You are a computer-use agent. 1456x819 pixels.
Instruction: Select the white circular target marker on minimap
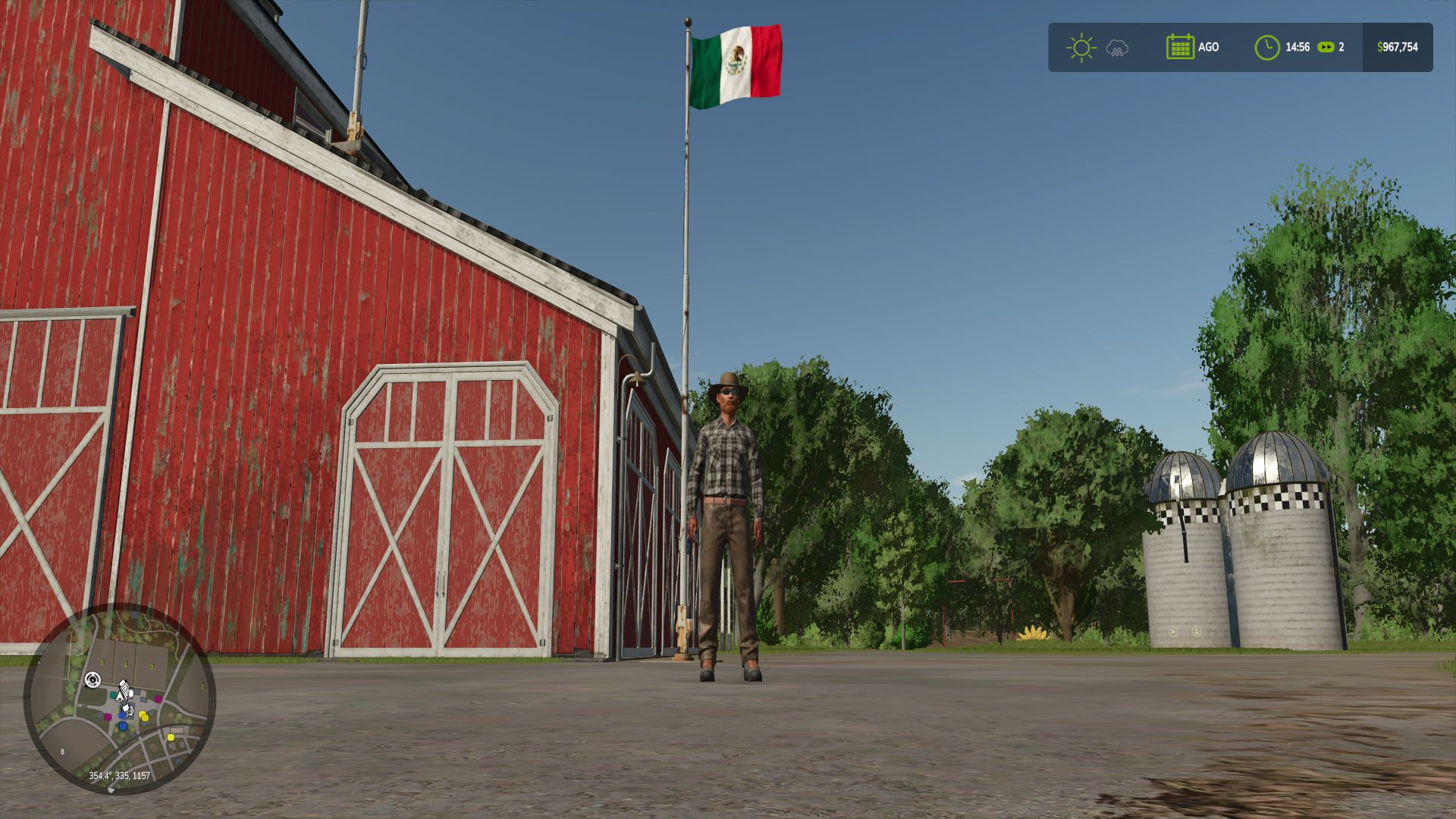click(x=93, y=679)
